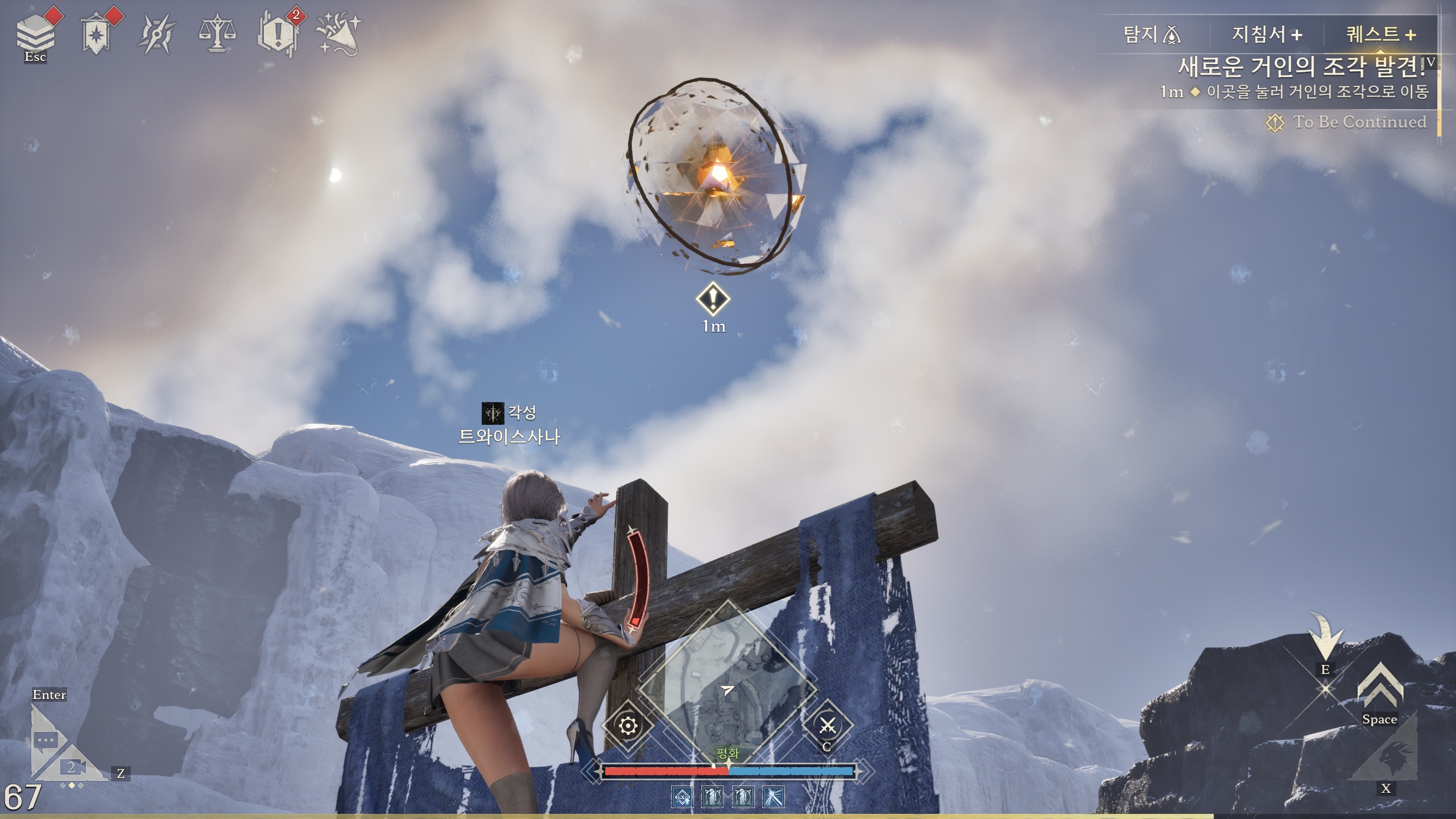Open the banner icon with star emblem
The height and width of the screenshot is (819, 1456).
(x=97, y=34)
